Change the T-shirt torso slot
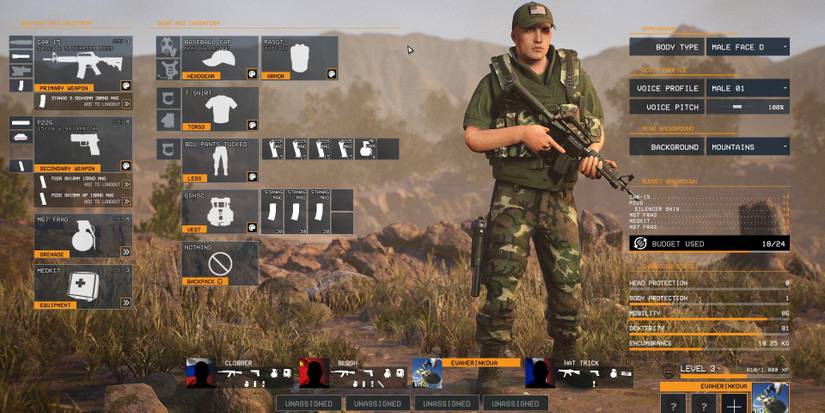825x413 pixels. (x=219, y=108)
